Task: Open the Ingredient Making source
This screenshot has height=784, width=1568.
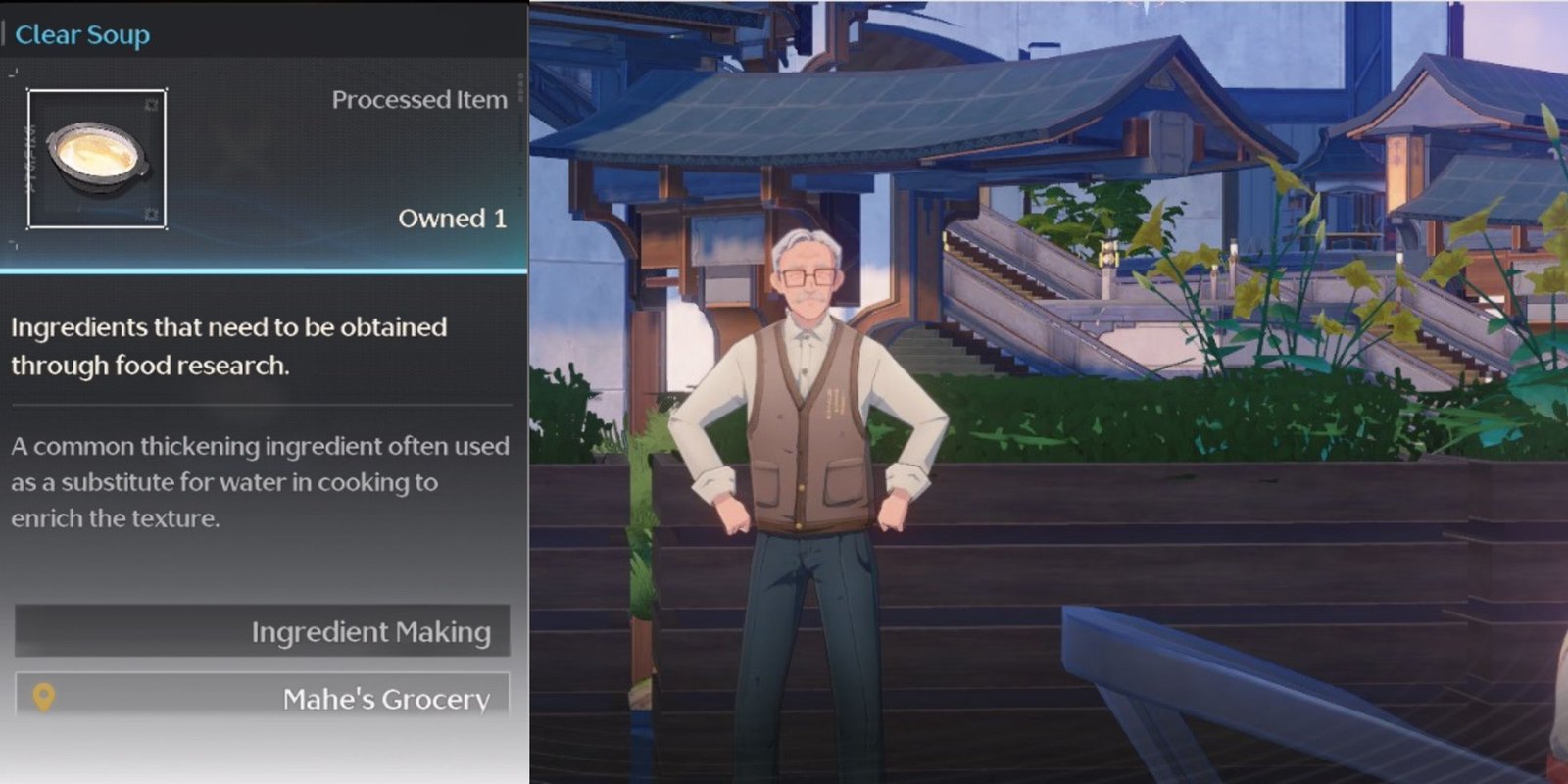Action: (x=263, y=631)
